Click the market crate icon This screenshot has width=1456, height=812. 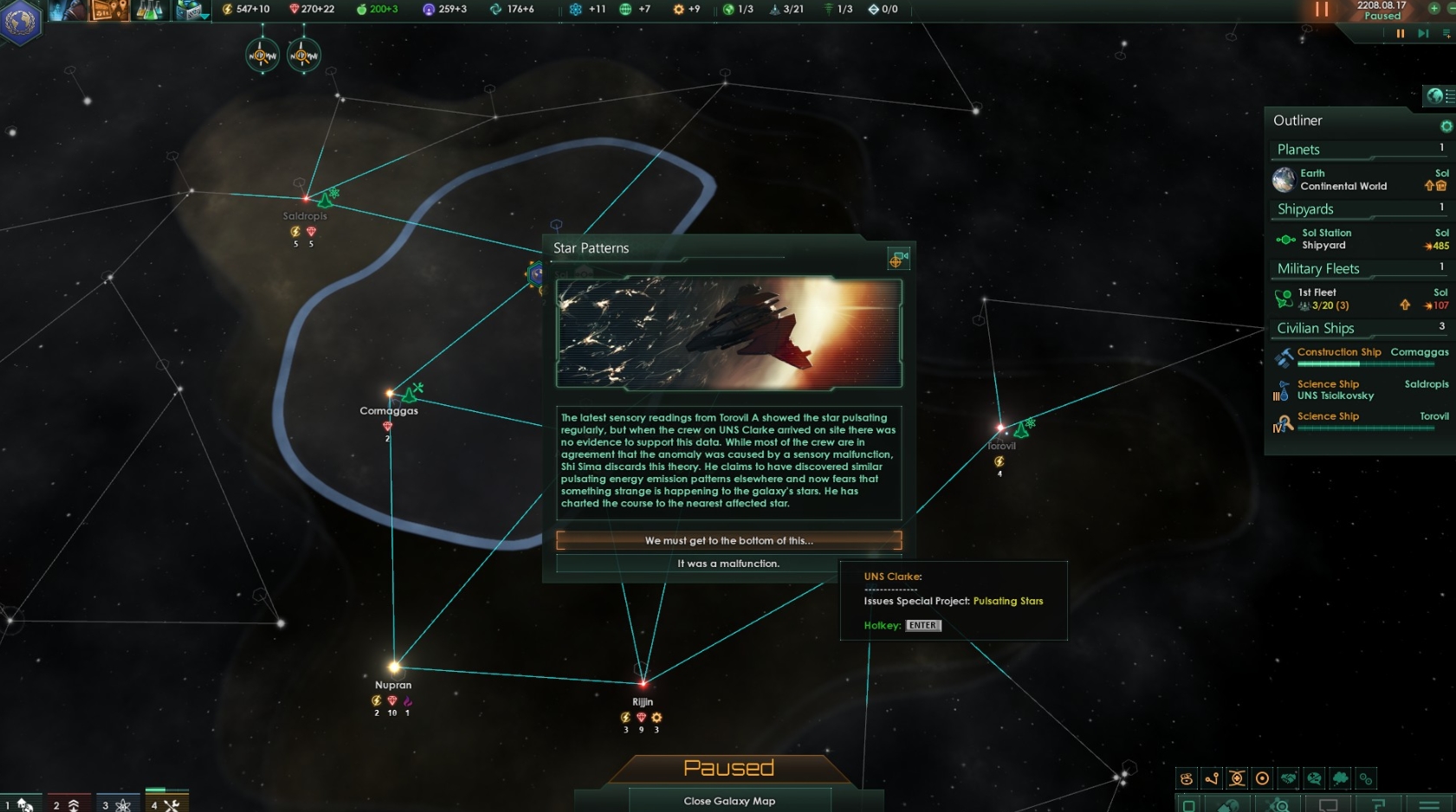tap(192, 11)
